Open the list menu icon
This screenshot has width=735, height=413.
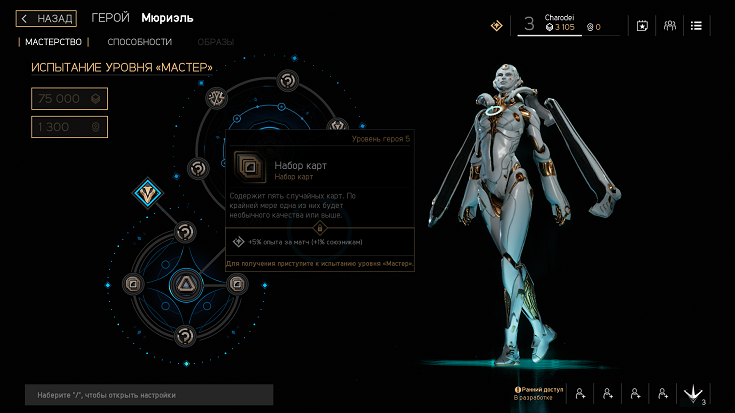point(696,26)
